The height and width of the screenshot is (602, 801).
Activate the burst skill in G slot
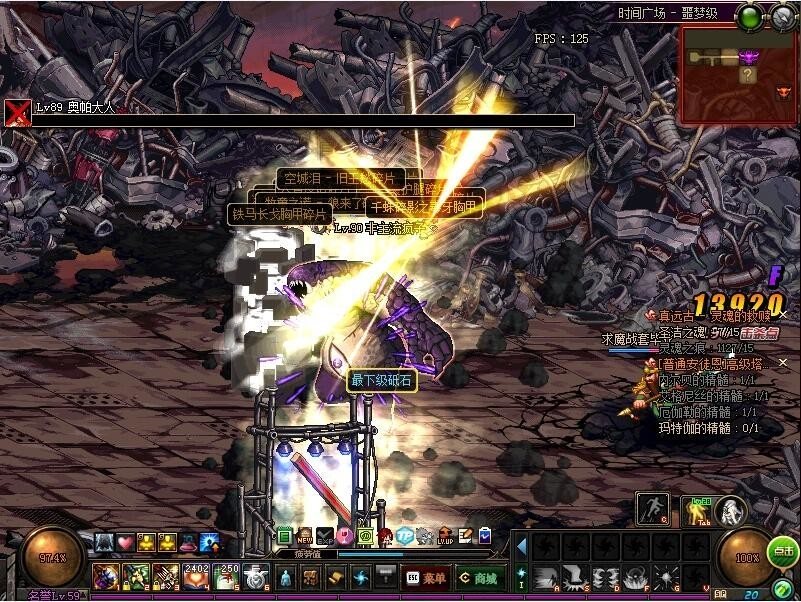(x=665, y=577)
